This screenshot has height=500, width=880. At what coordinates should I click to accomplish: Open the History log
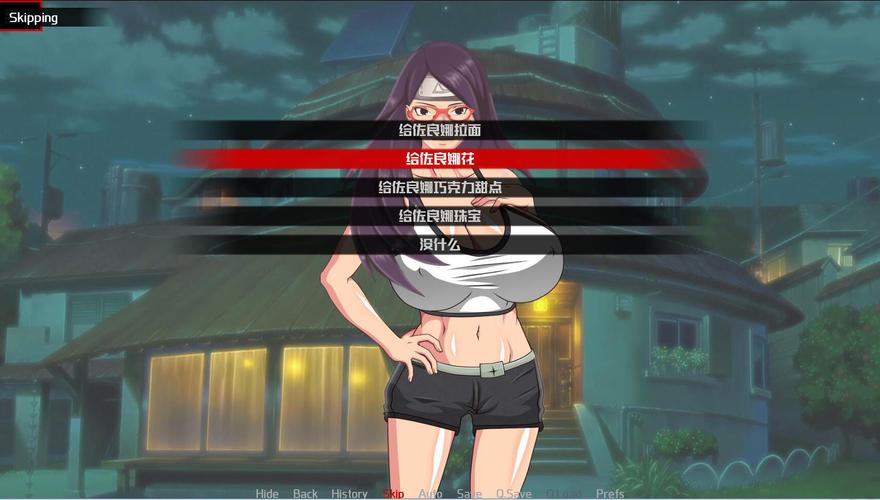(x=349, y=493)
